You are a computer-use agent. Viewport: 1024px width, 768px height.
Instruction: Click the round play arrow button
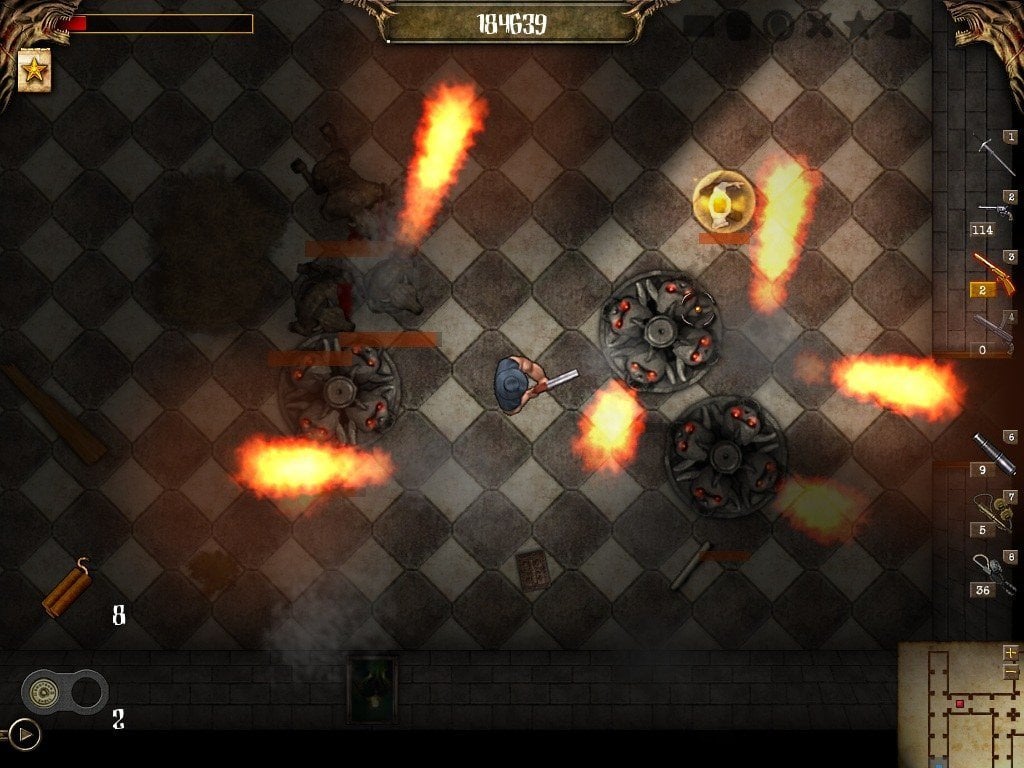[x=25, y=735]
